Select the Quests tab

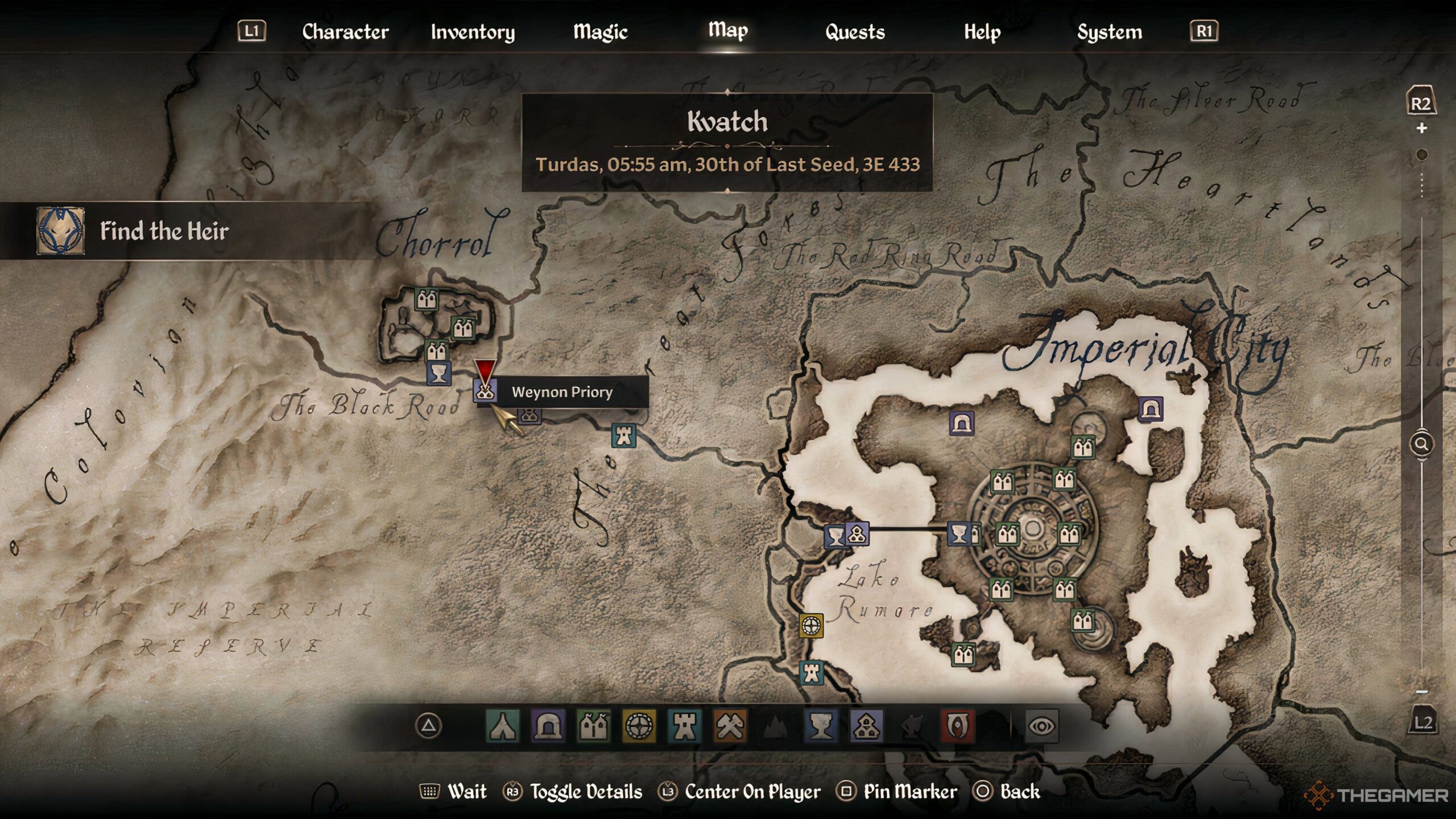click(x=855, y=32)
